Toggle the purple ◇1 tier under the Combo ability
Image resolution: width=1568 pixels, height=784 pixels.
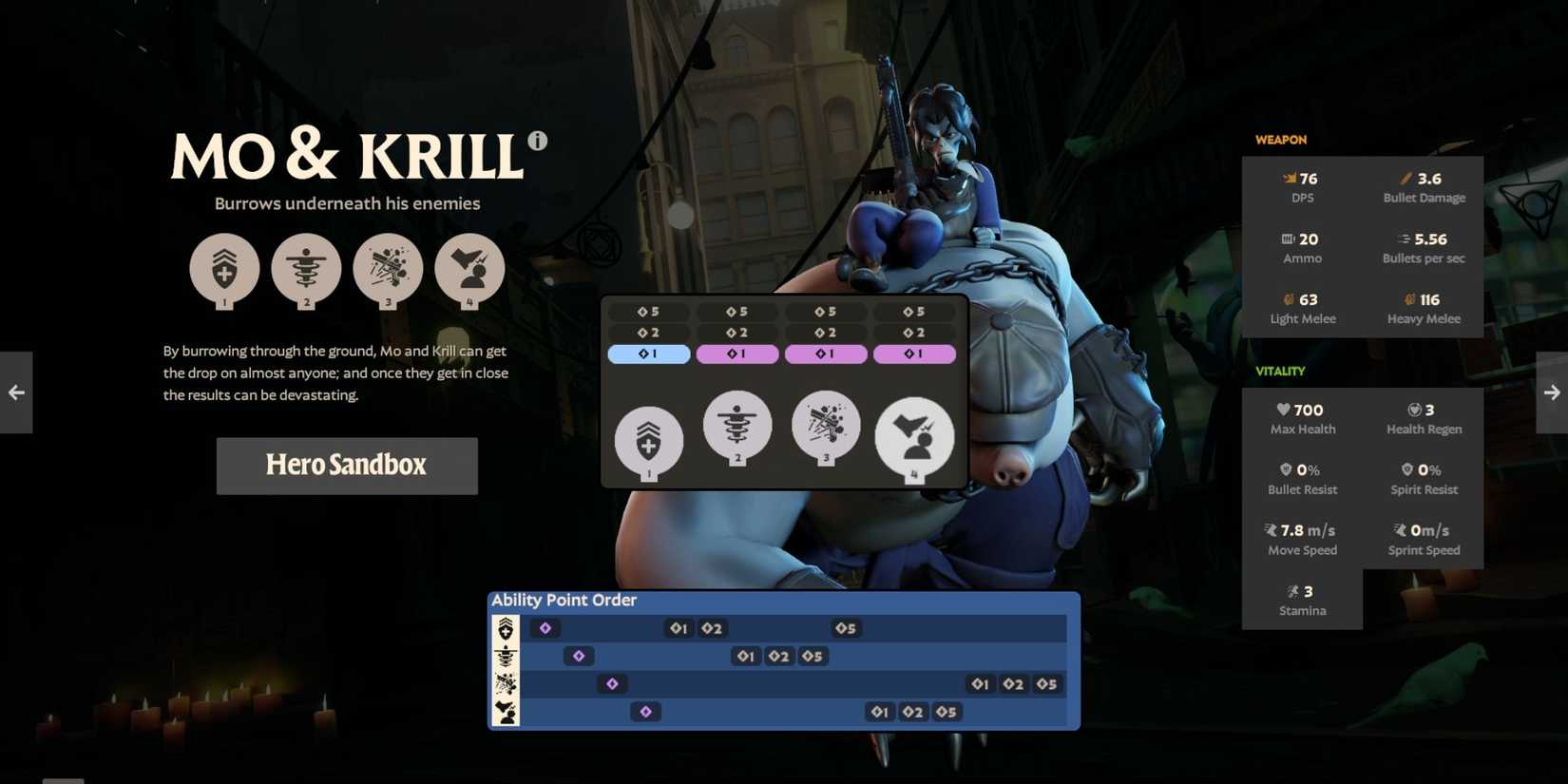914,354
